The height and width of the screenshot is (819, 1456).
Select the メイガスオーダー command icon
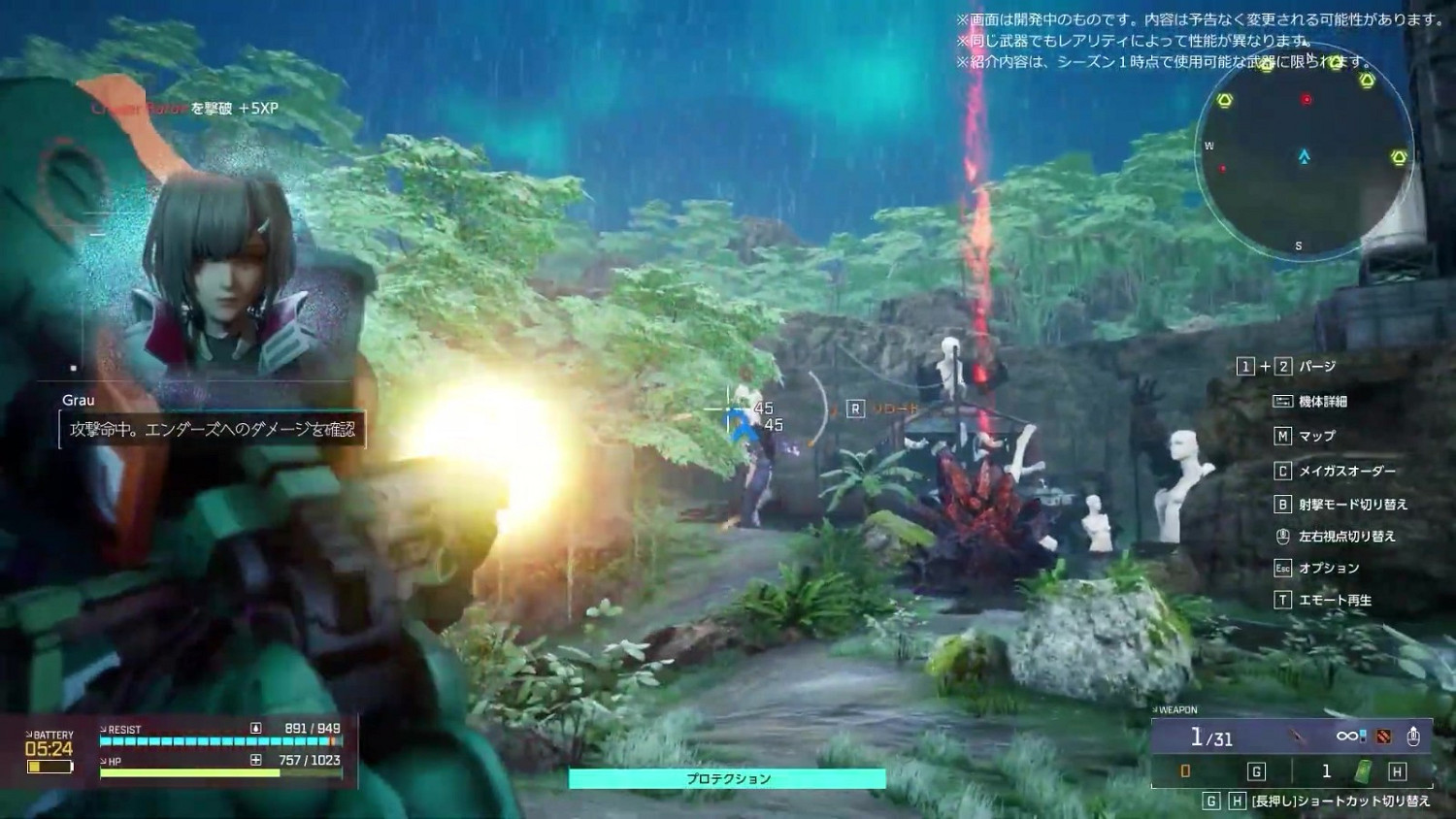pyautogui.click(x=1283, y=471)
